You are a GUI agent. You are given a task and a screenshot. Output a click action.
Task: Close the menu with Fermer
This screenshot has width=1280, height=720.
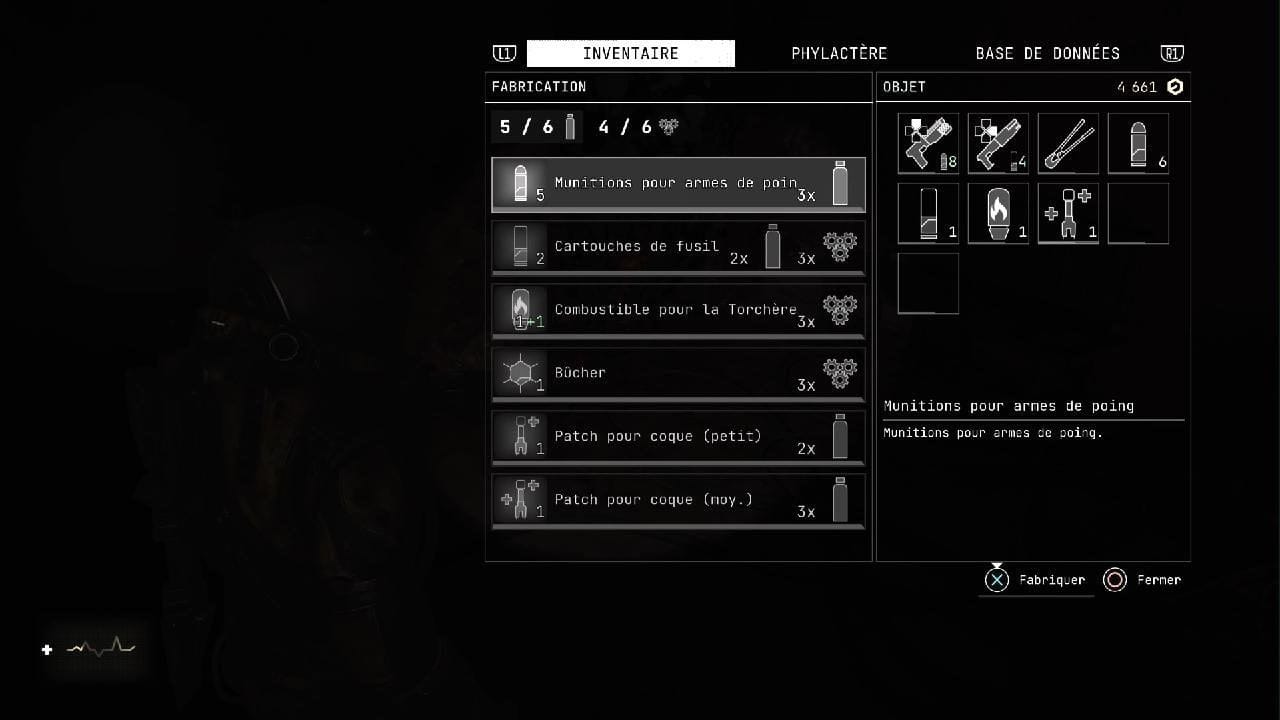click(x=1142, y=580)
